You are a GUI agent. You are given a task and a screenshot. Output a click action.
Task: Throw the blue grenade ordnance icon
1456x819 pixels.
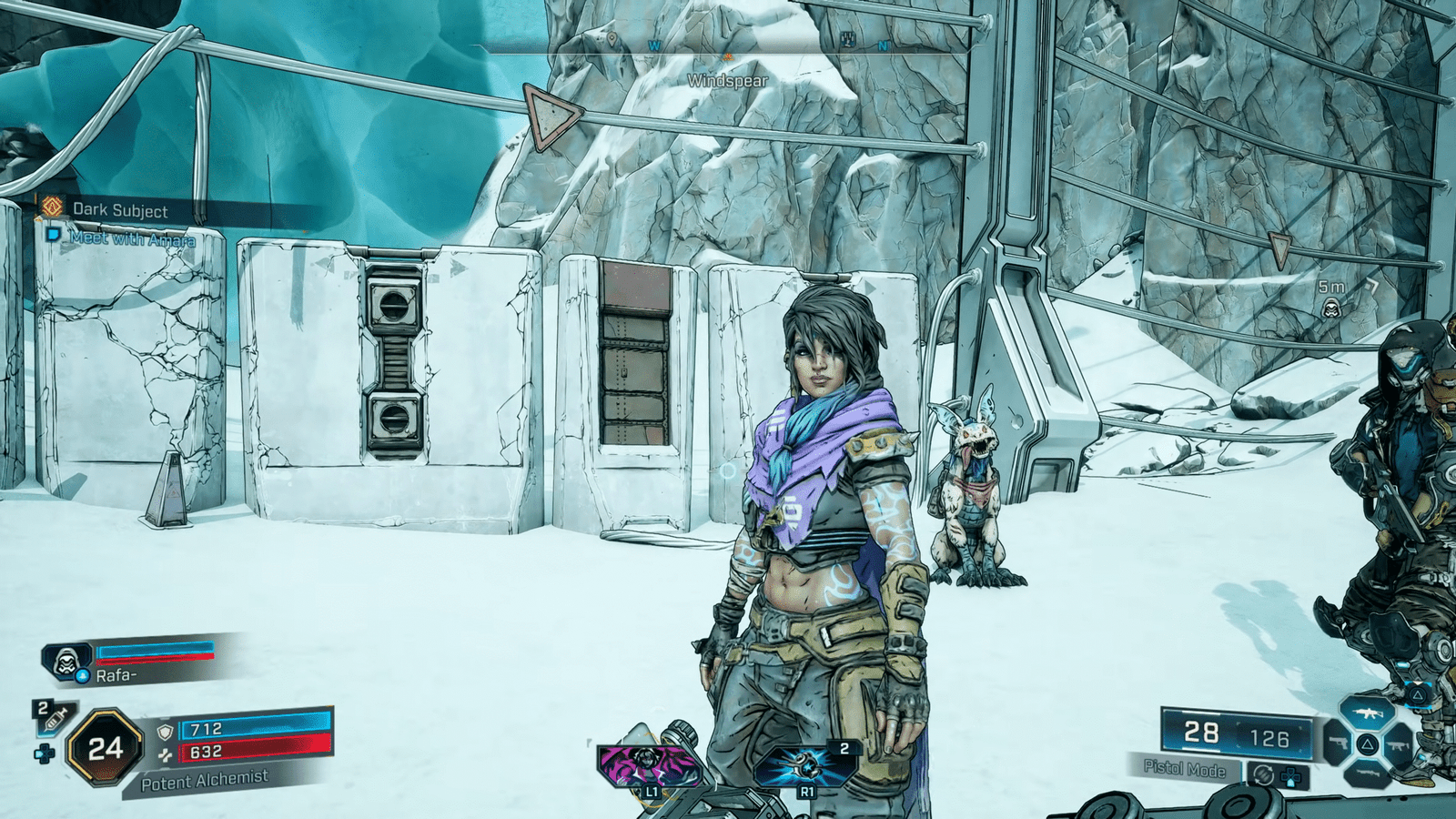coord(805,765)
